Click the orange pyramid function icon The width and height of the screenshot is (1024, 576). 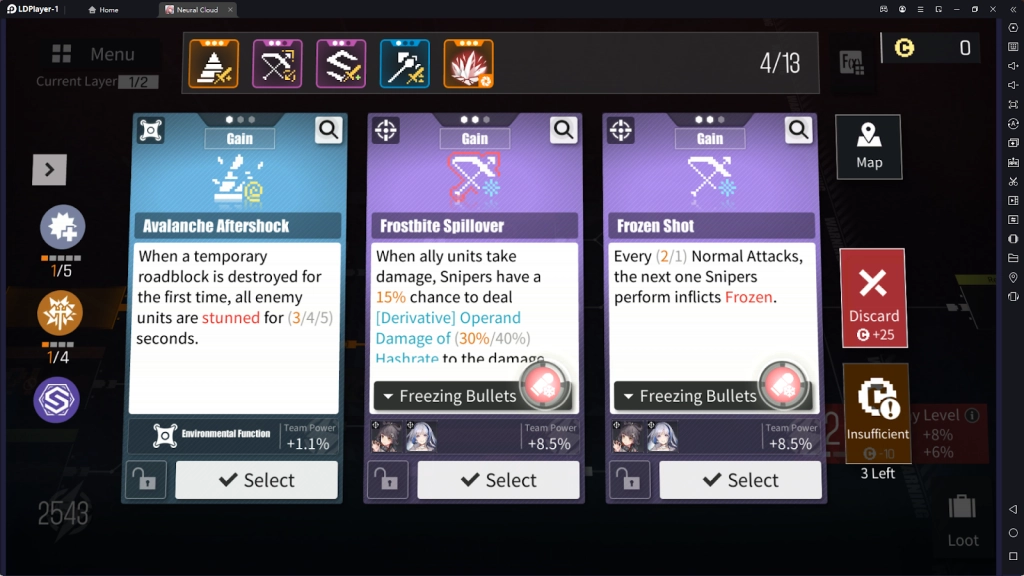click(214, 64)
